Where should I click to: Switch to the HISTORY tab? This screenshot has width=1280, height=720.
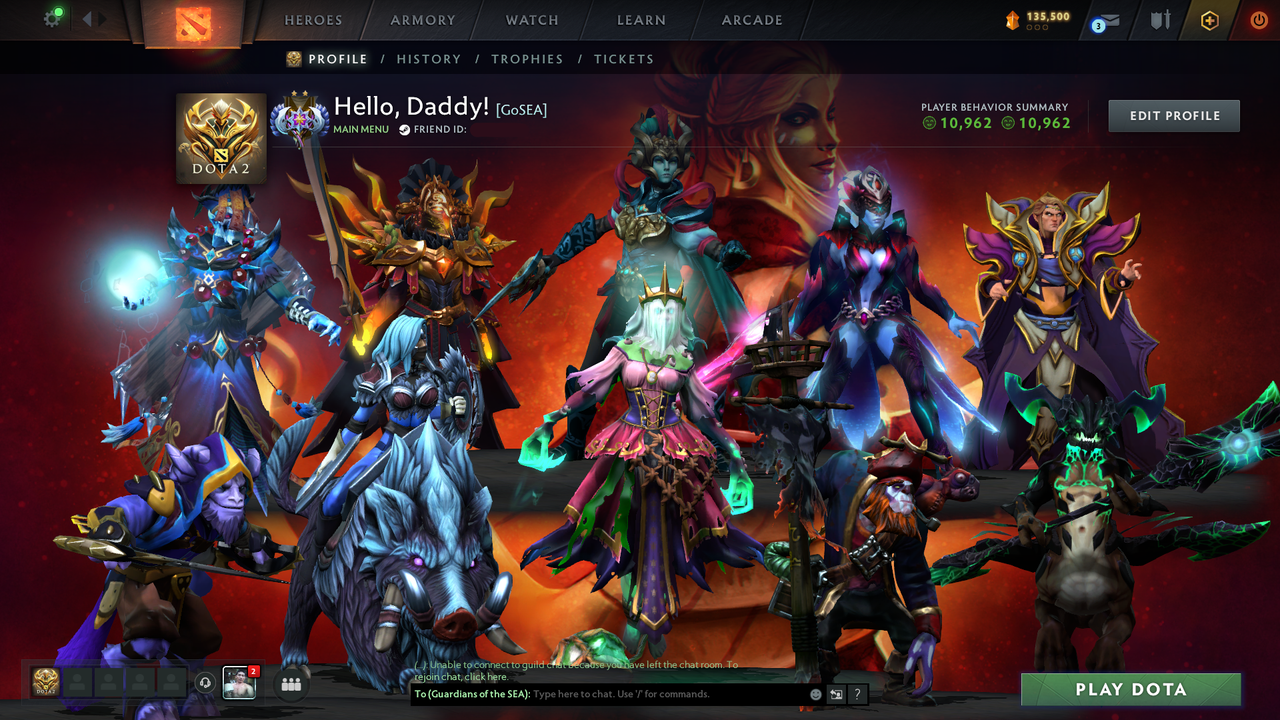pyautogui.click(x=429, y=59)
